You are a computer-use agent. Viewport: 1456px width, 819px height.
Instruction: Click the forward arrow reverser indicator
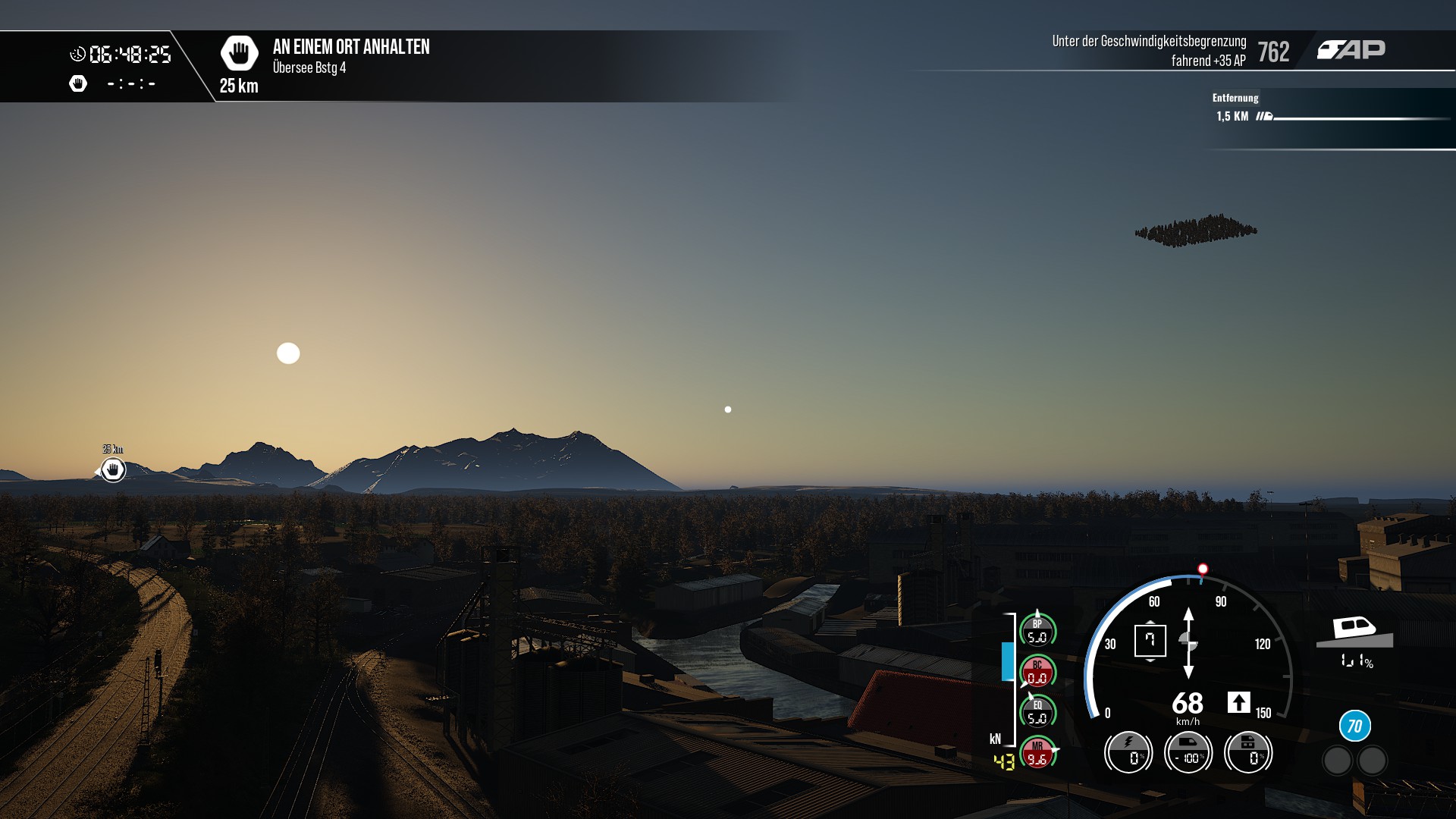[x=1238, y=702]
